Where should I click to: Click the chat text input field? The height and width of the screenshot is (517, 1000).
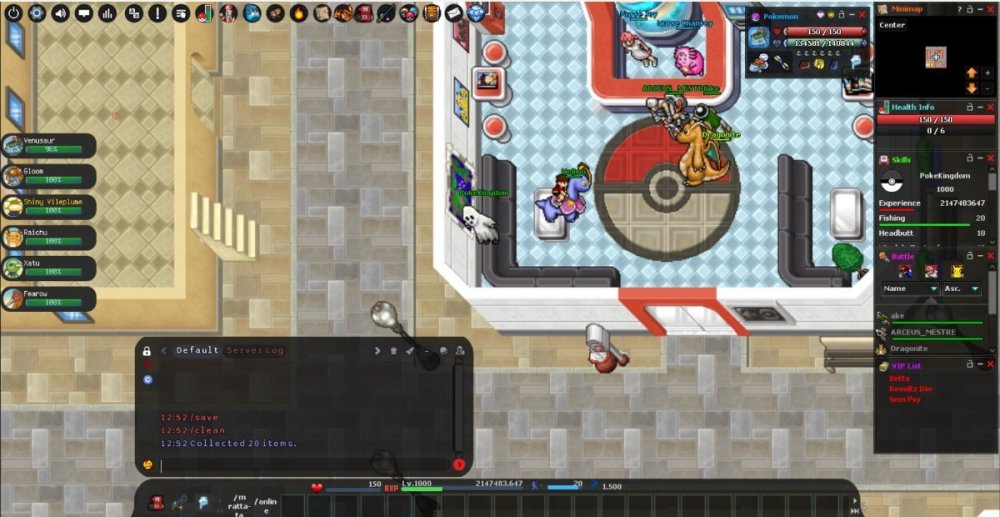[x=300, y=464]
